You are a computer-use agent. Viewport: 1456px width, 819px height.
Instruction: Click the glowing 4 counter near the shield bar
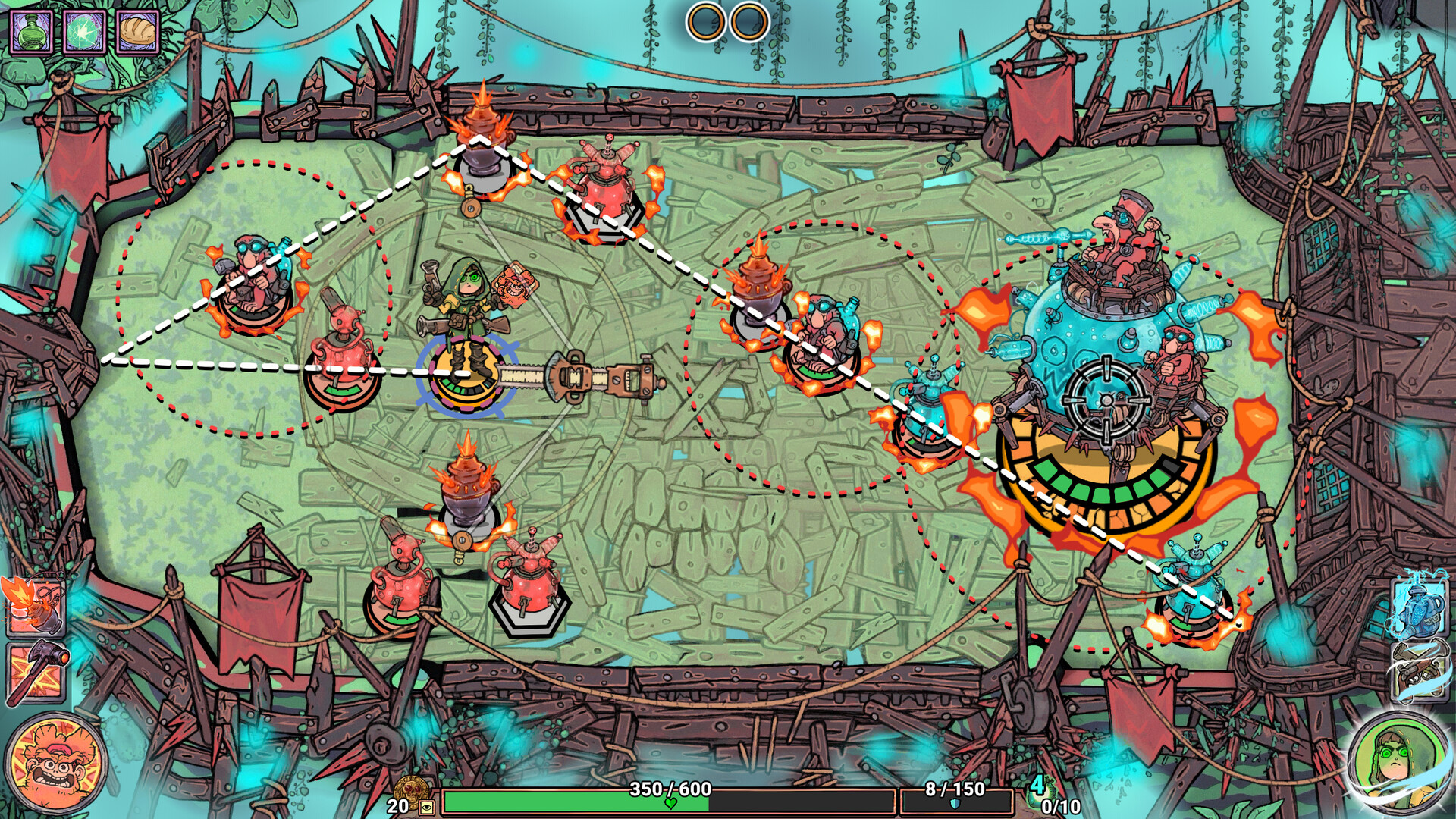(1037, 785)
